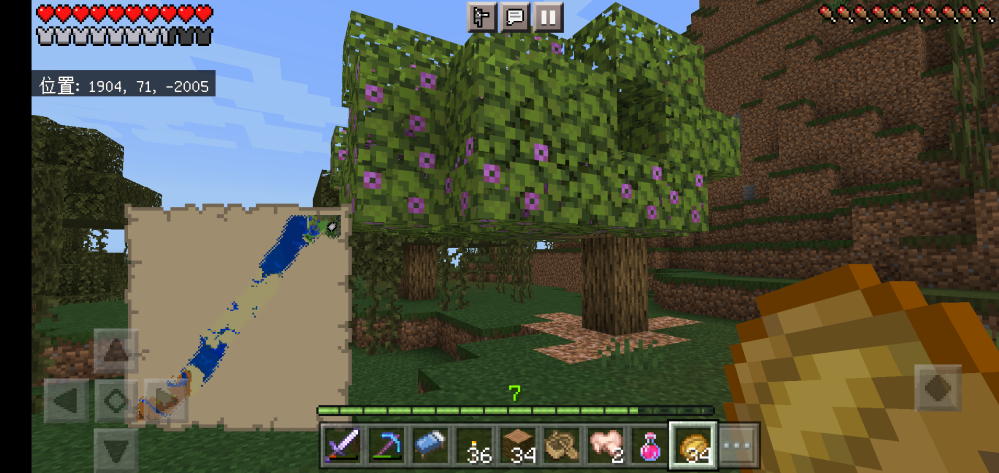Viewport: 999px width, 473px height.
Task: Tap the move backward arrow
Action: (116, 448)
